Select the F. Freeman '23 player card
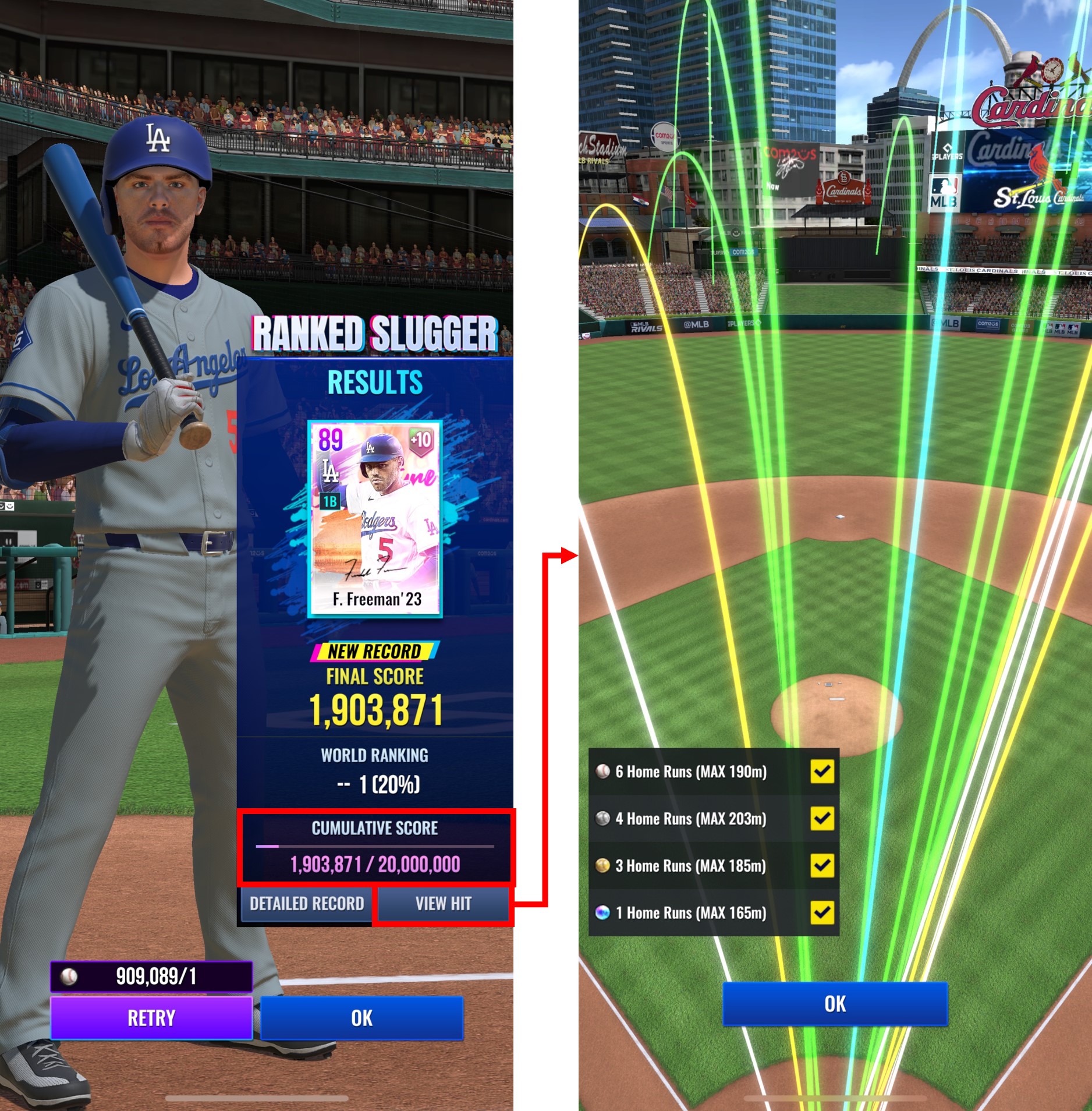 375,518
